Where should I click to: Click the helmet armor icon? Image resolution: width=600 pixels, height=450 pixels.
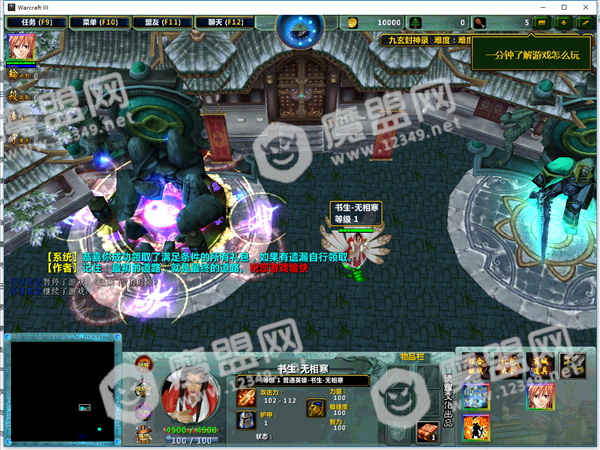(x=245, y=421)
